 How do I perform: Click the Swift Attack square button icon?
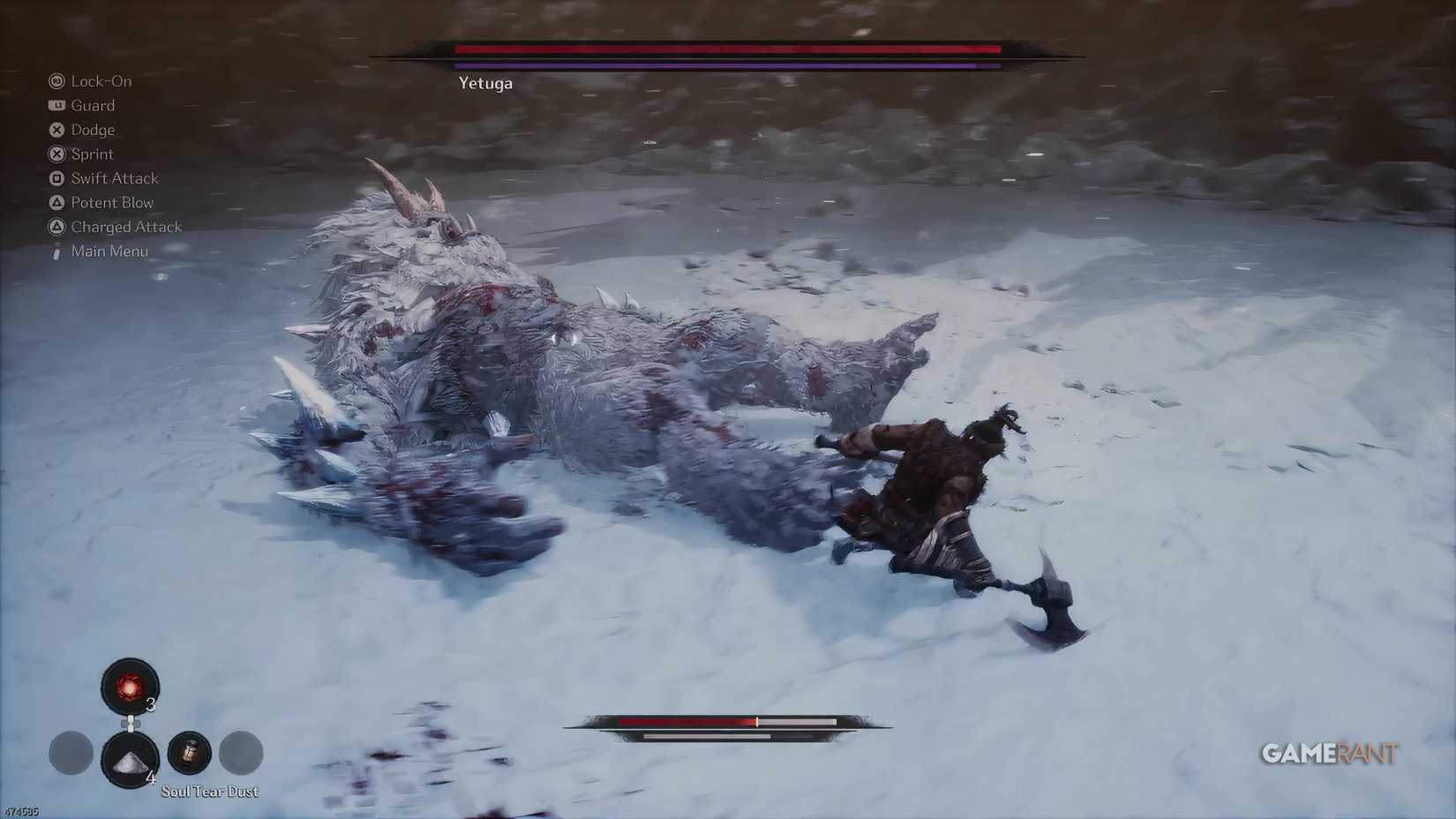pyautogui.click(x=56, y=177)
